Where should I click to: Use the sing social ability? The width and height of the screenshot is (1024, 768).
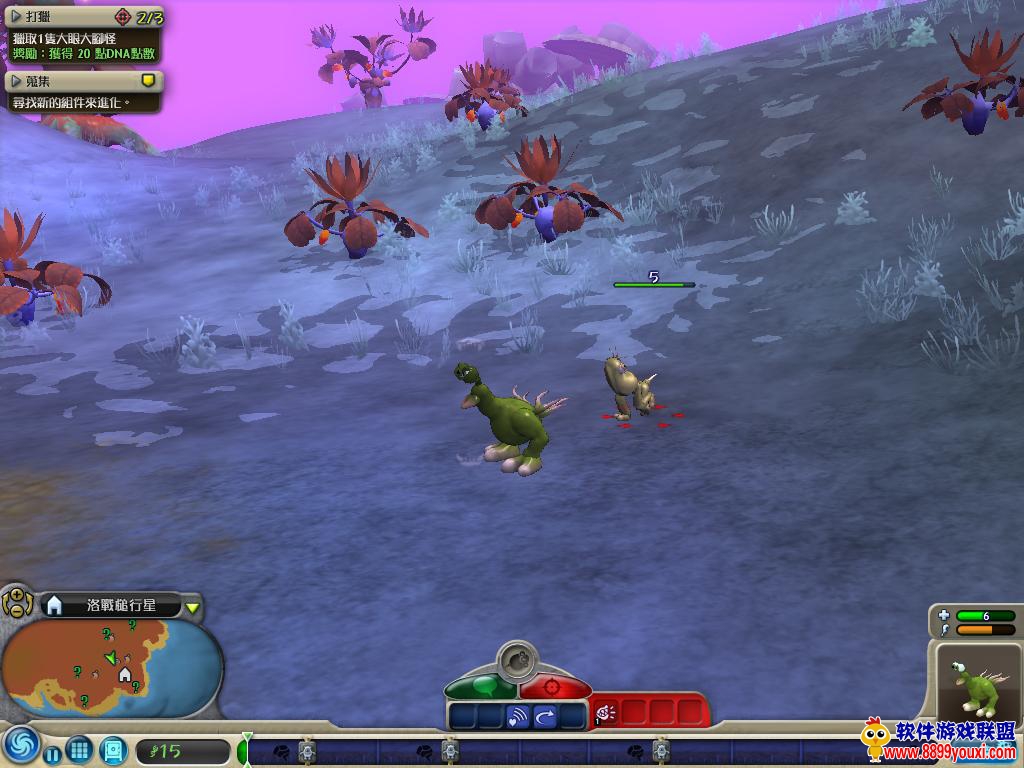(518, 716)
